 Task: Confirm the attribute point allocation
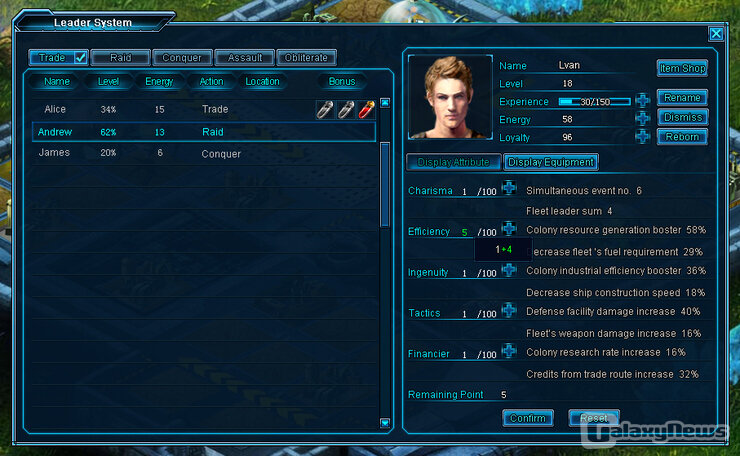pos(528,418)
